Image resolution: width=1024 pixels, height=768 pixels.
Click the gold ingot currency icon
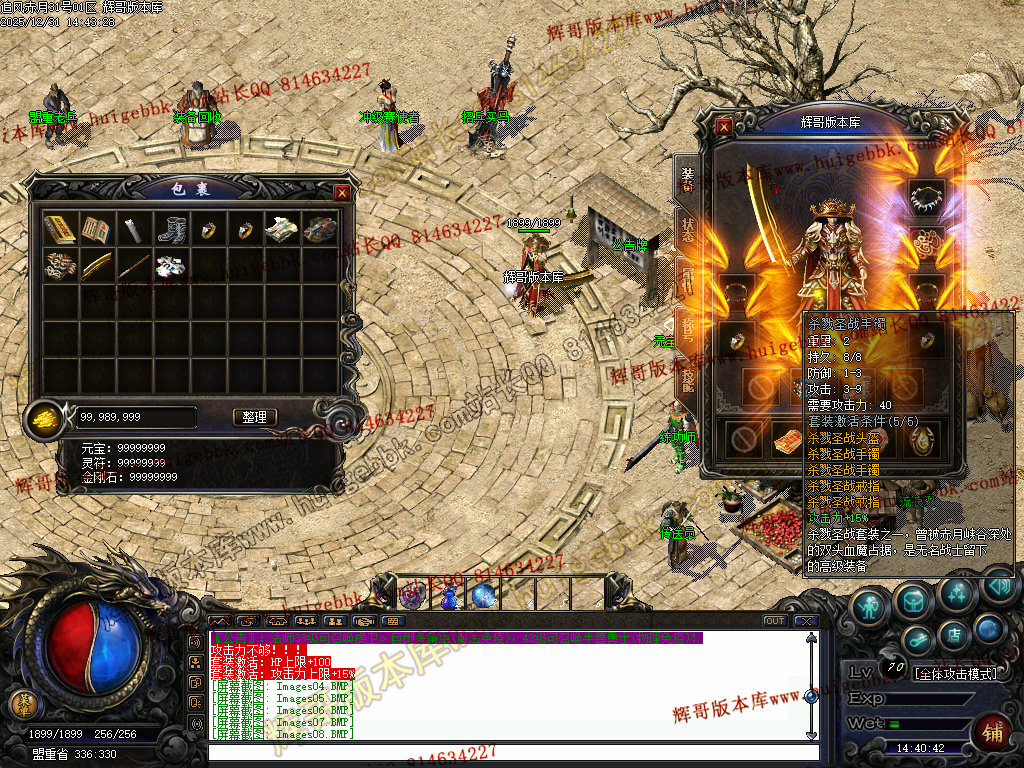pos(43,417)
